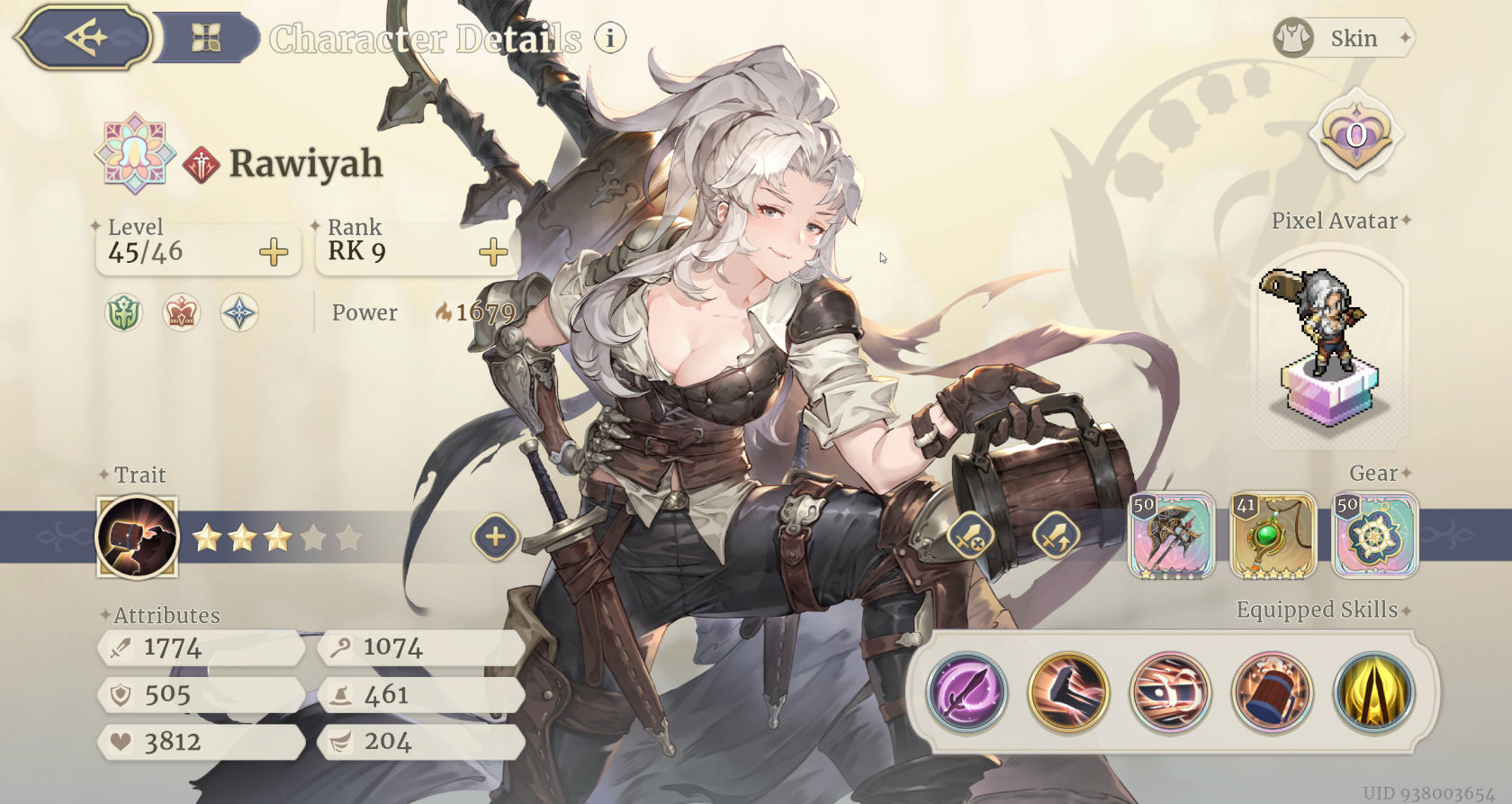Select the level 50 axe weapon gear
Viewport: 1512px width, 804px height.
pos(1172,536)
